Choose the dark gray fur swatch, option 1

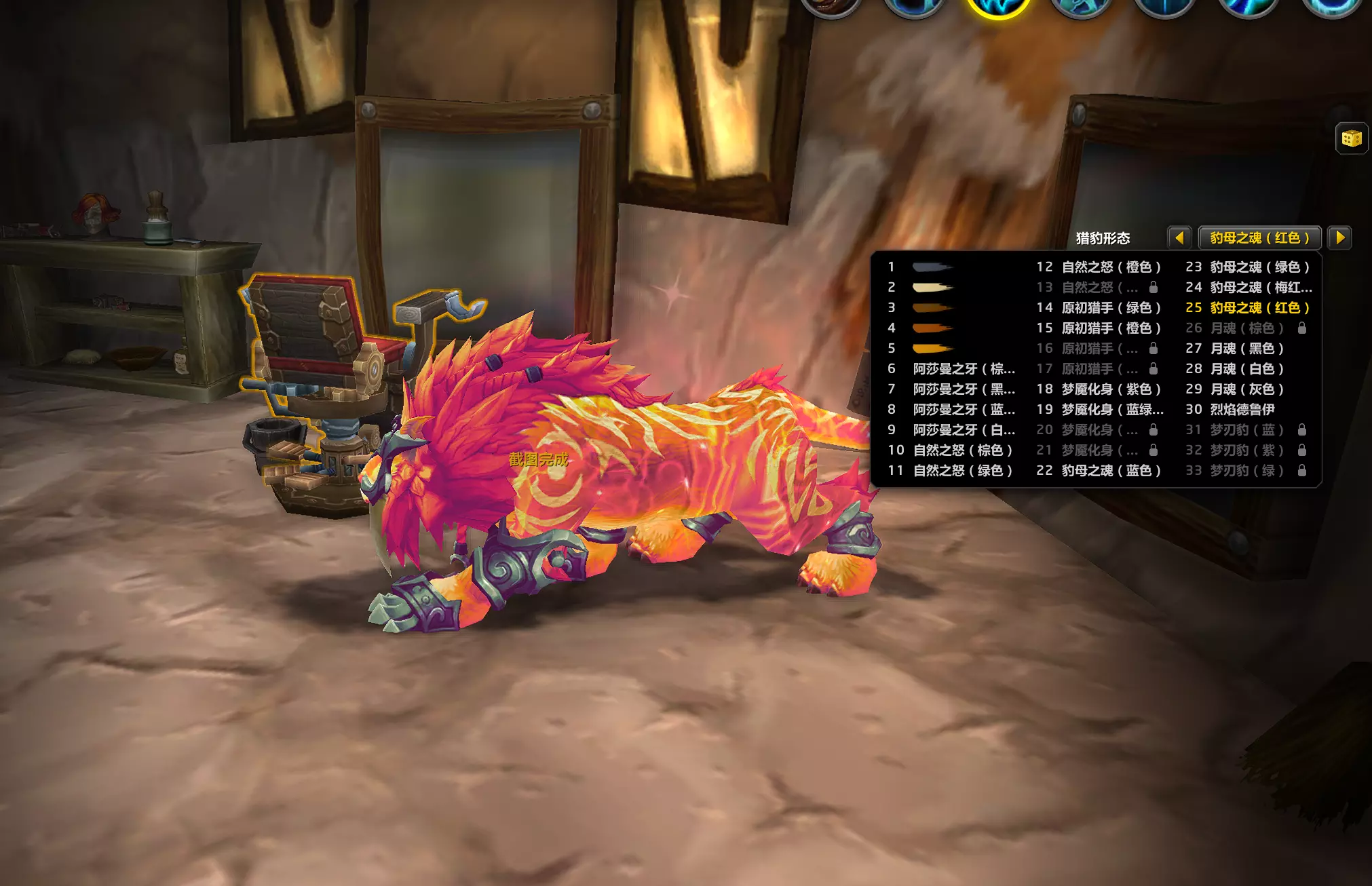(x=932, y=267)
